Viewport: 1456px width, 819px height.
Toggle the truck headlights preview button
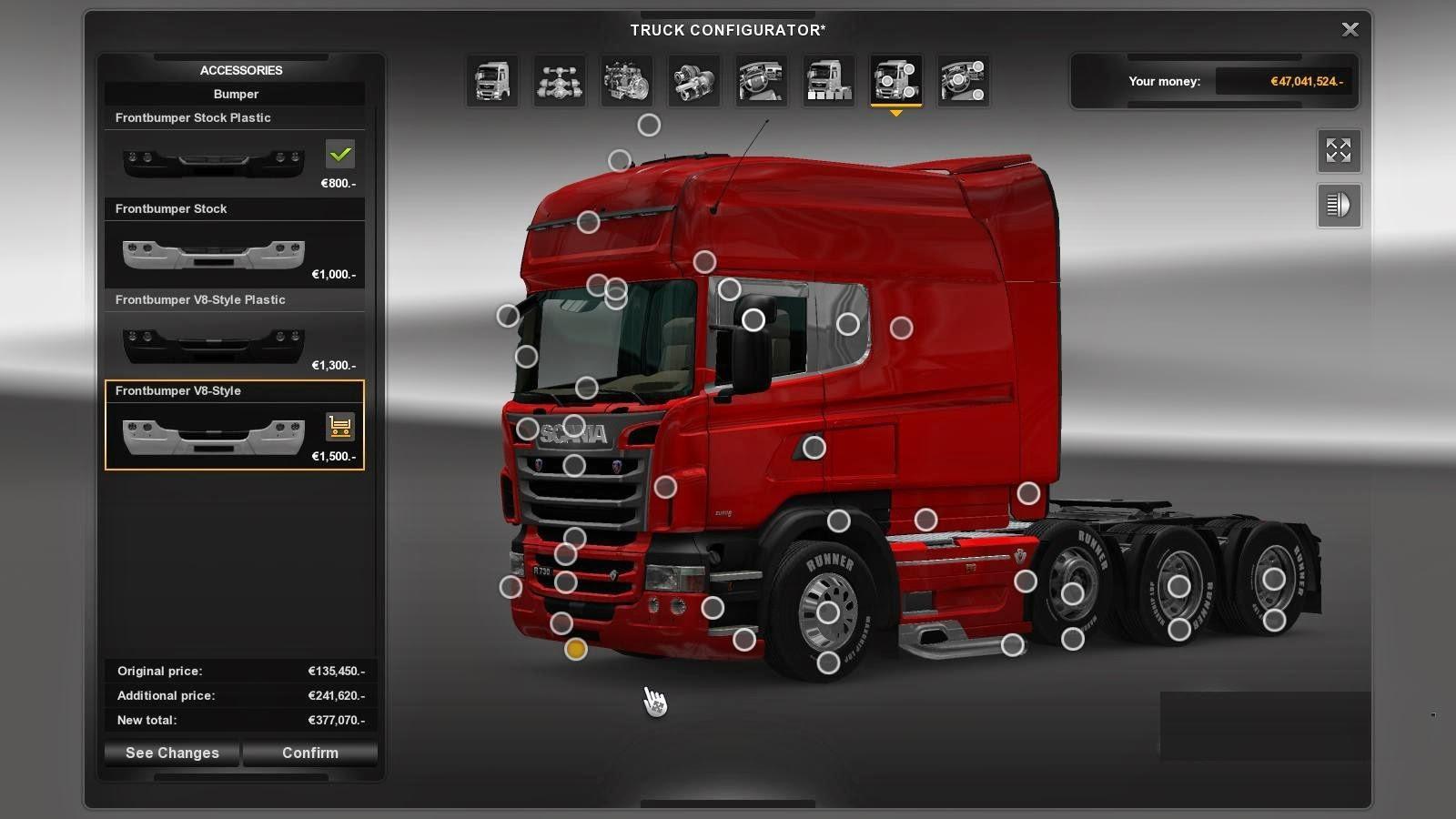1339,206
